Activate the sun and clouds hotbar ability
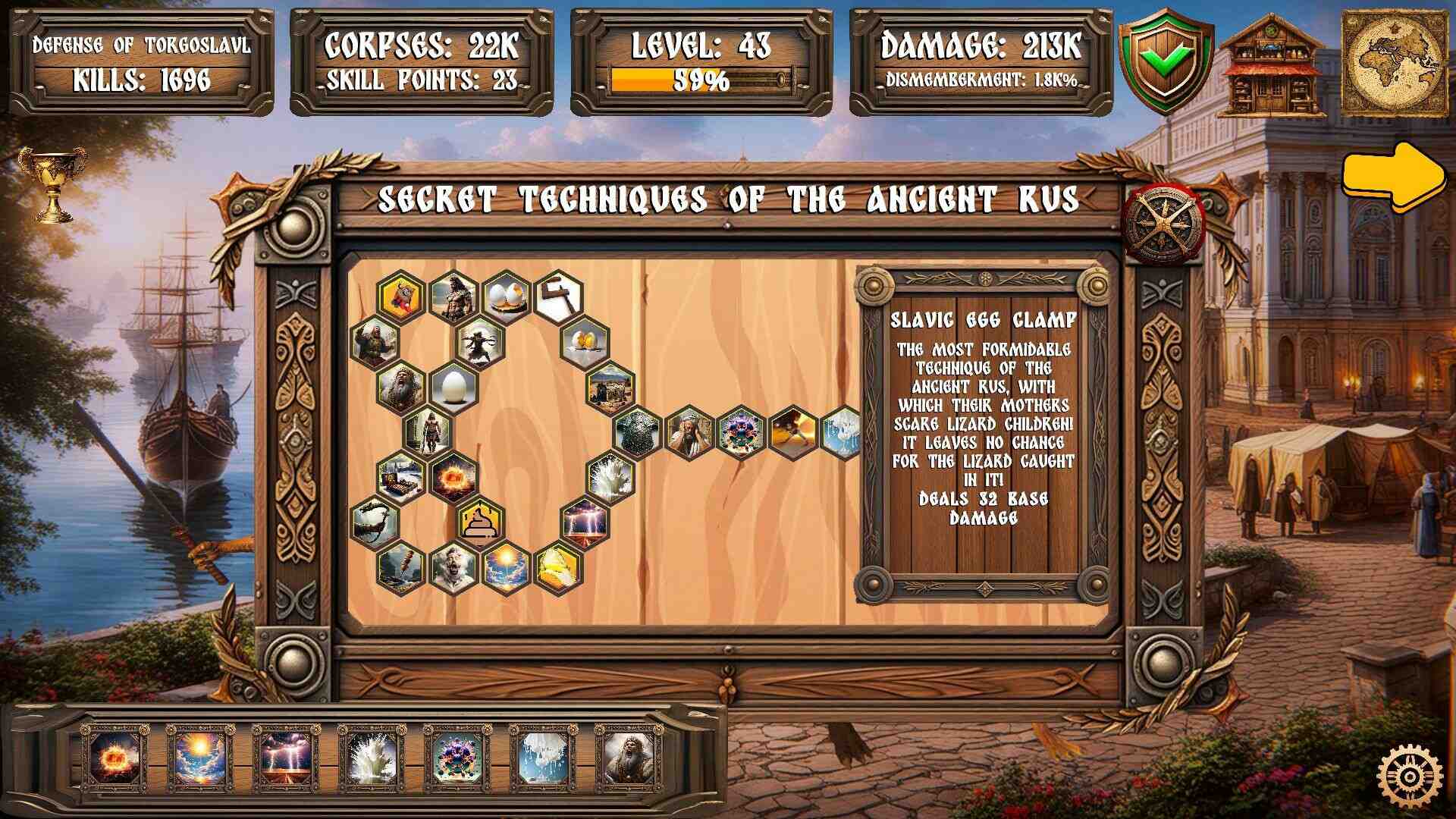Screen dimensions: 1456x819 [x=201, y=757]
